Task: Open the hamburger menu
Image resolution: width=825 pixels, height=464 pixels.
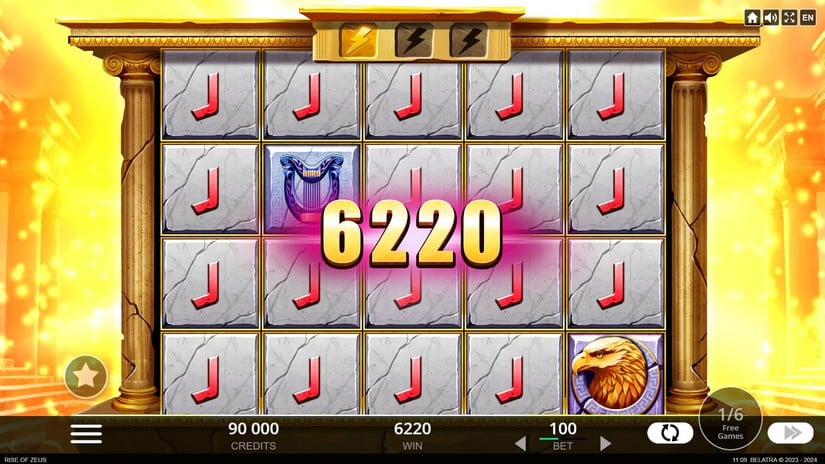Action: [x=87, y=433]
